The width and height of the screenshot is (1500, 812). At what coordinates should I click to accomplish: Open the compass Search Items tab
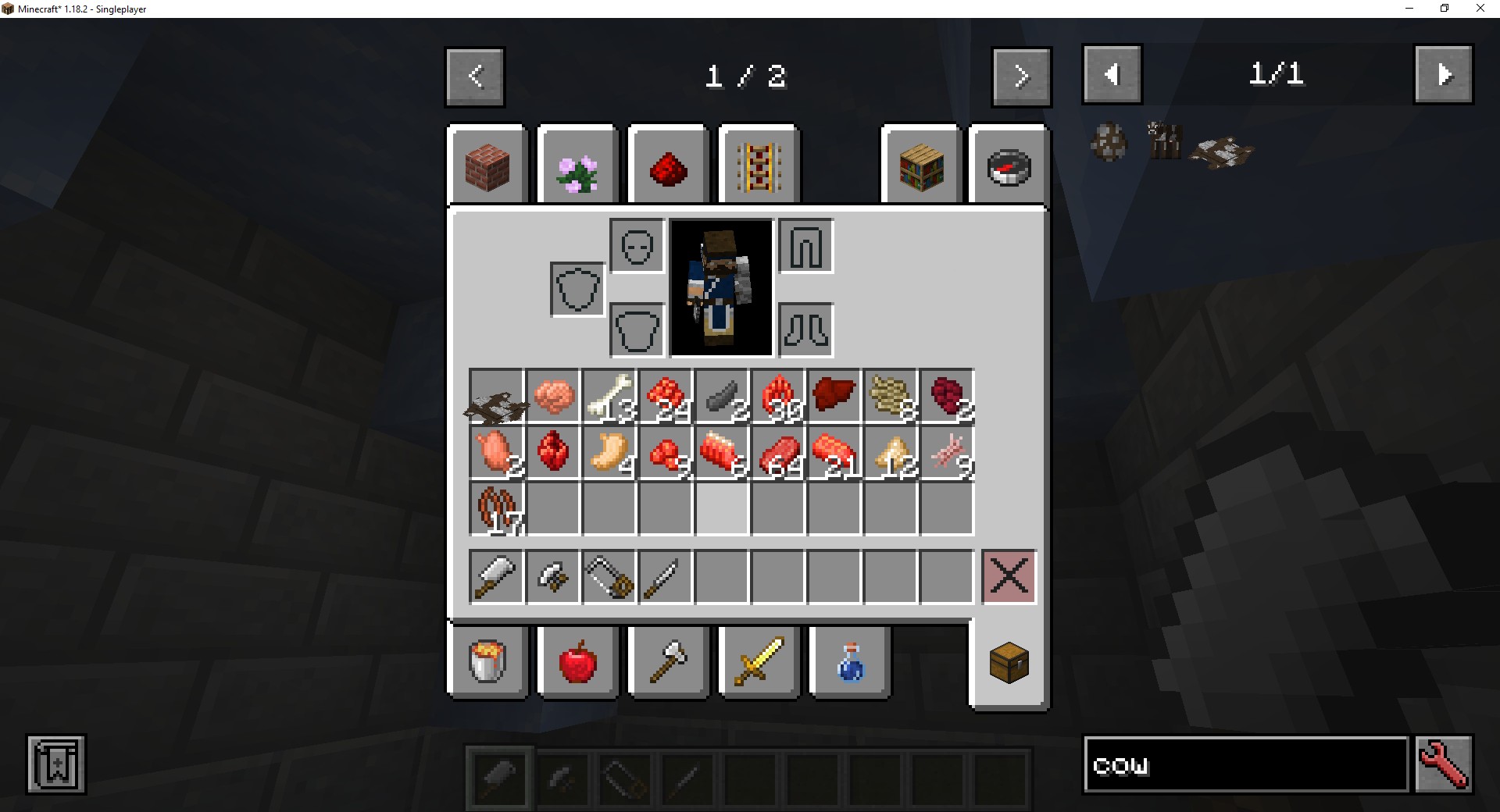pos(1009,166)
